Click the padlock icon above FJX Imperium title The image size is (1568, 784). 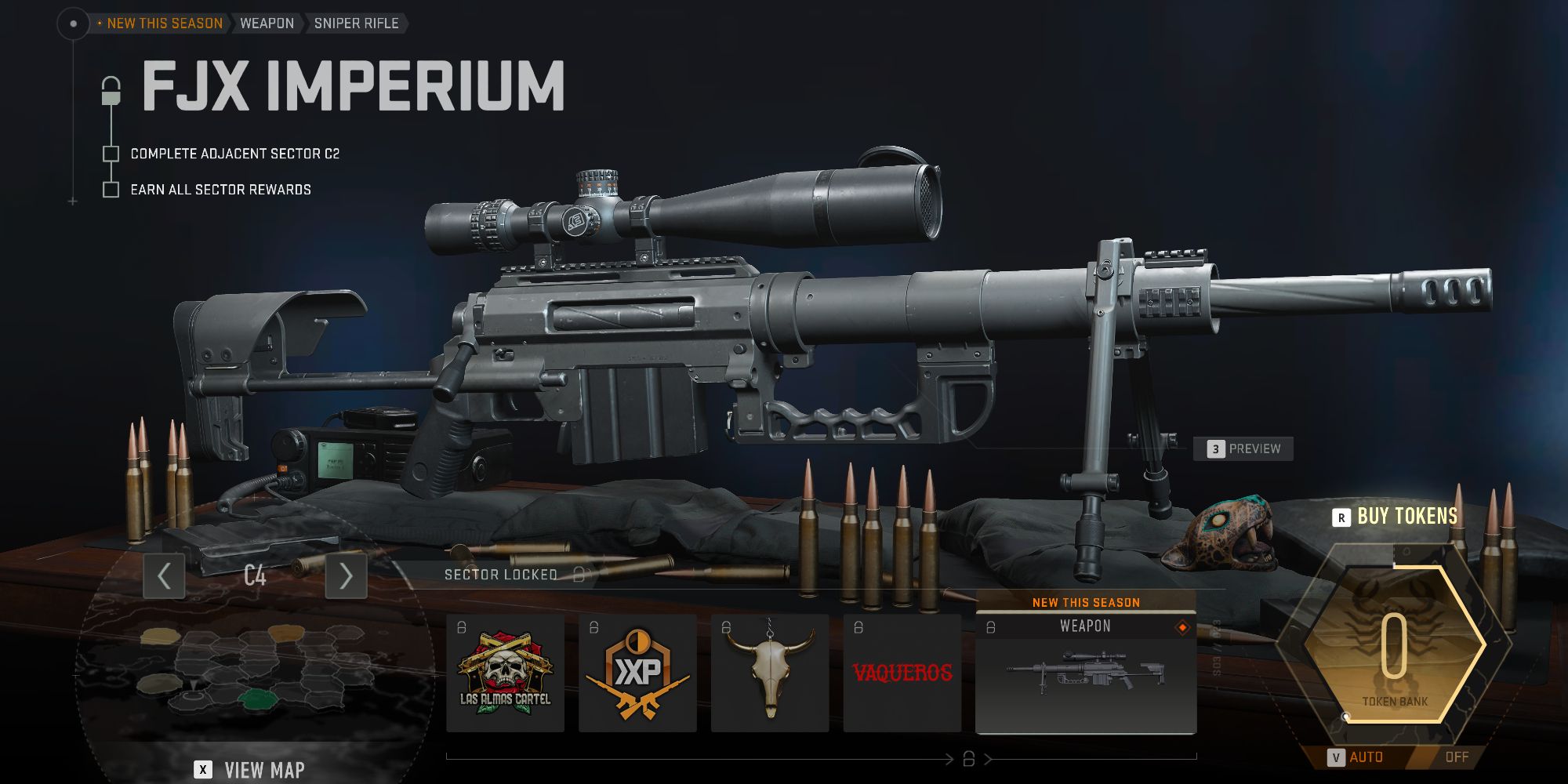(111, 89)
